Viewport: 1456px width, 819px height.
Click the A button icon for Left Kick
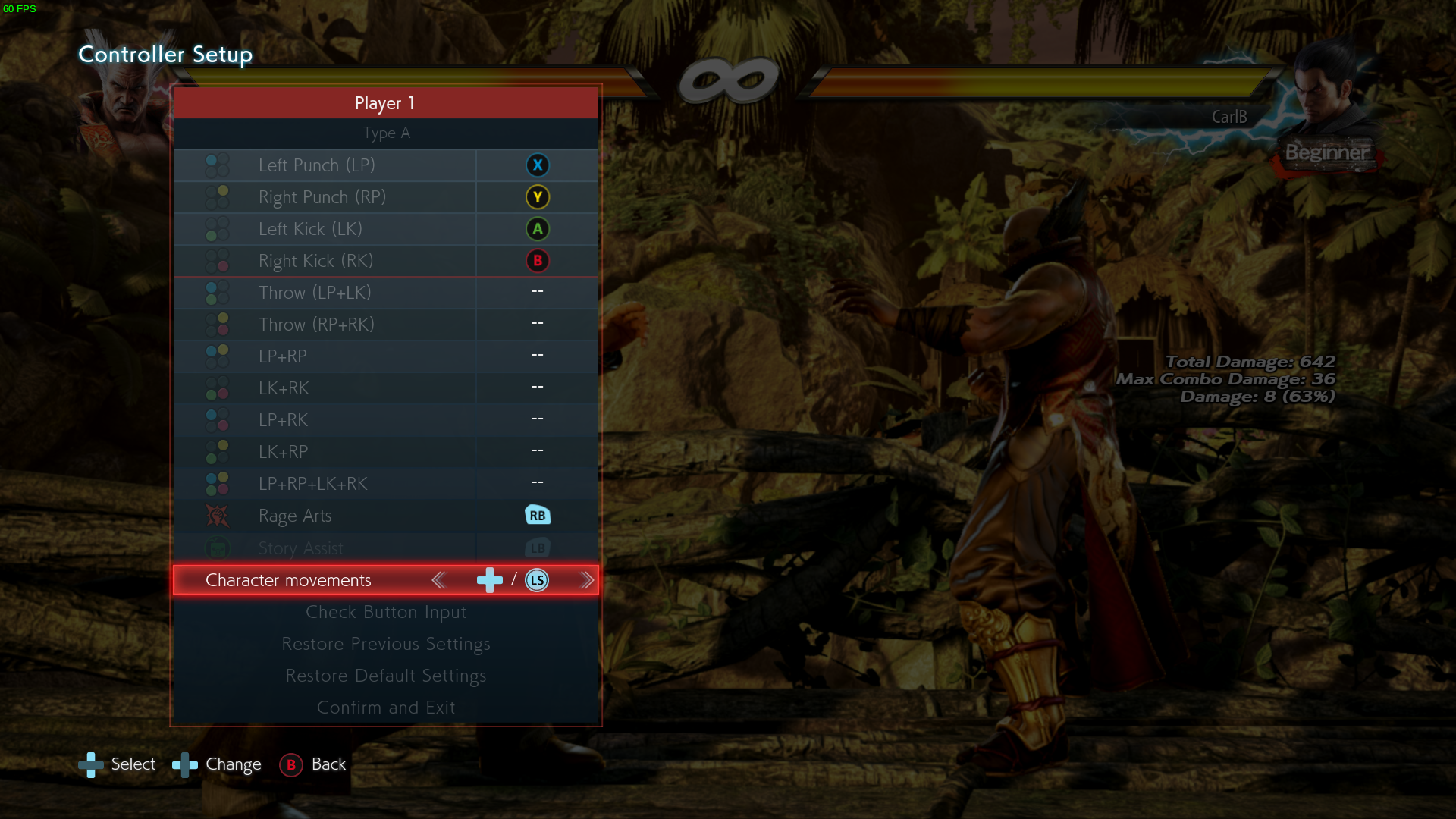[x=538, y=228]
